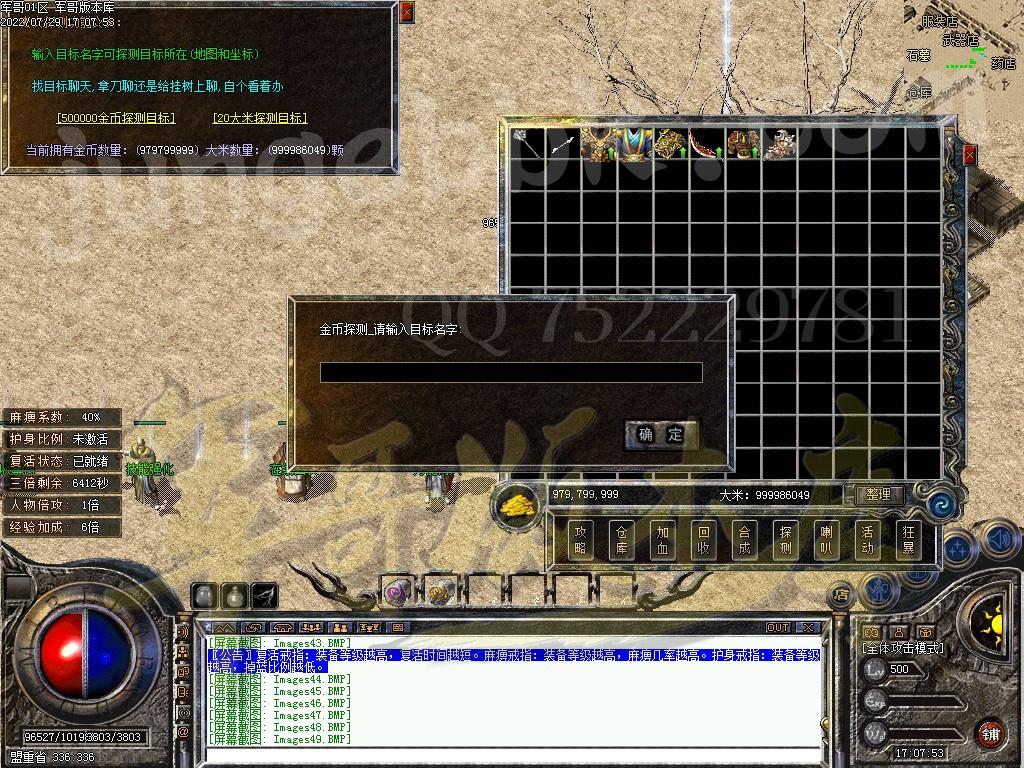
Task: Select the blue robe armor in bag
Action: coord(632,144)
